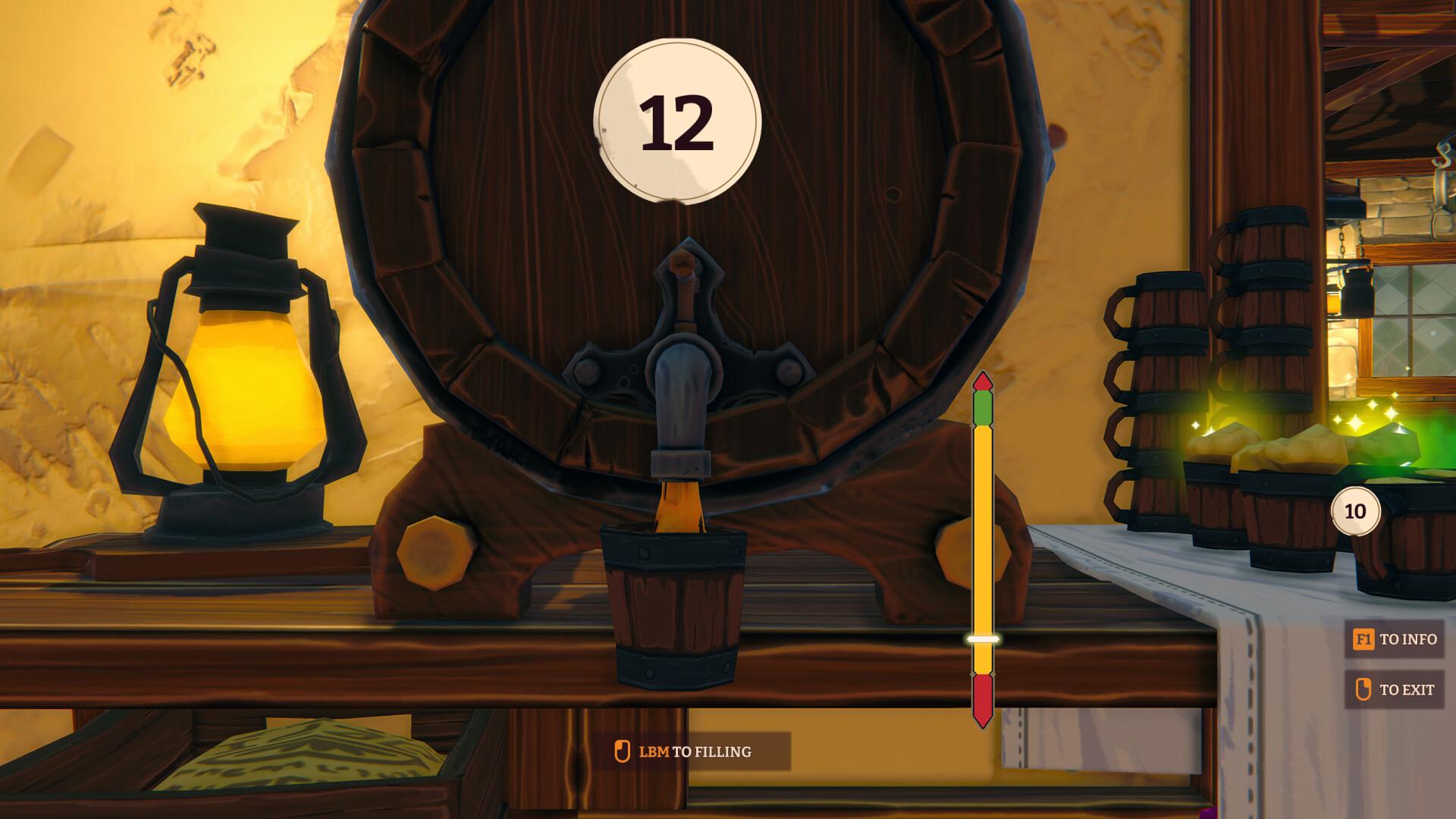
Task: Click LBM TO FILLING to start filling
Action: [686, 752]
